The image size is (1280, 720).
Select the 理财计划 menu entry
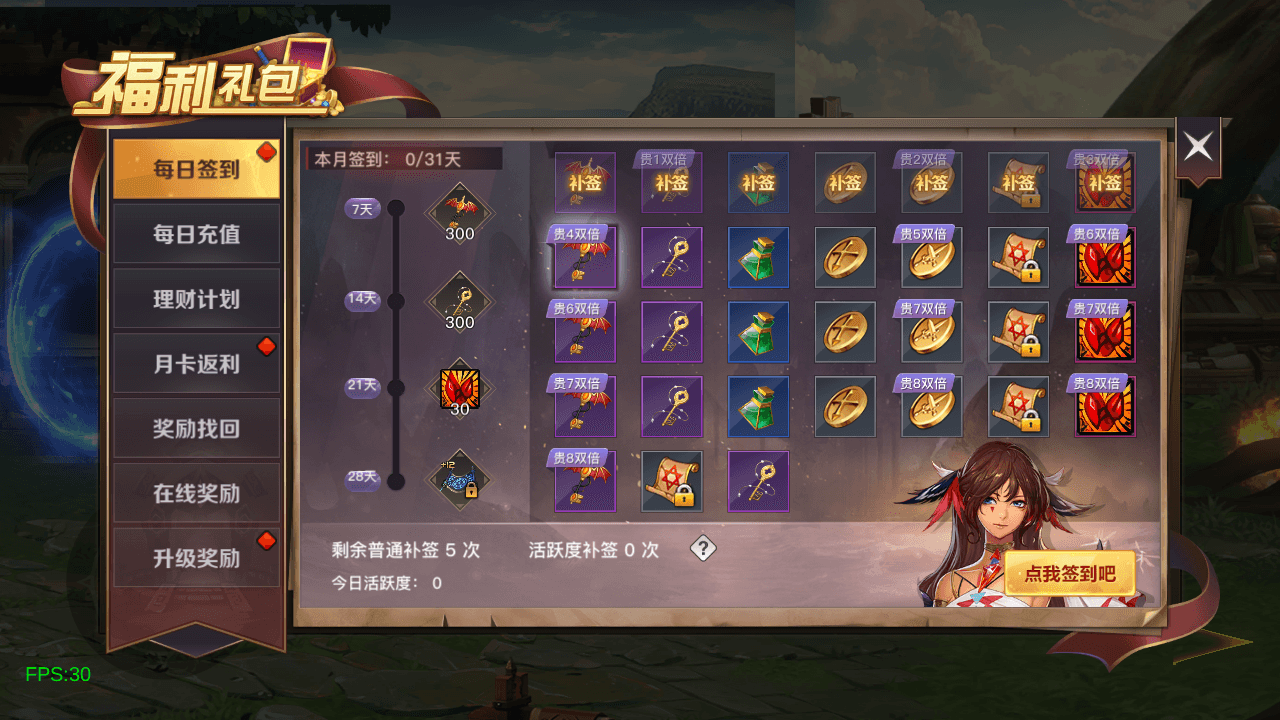[196, 299]
